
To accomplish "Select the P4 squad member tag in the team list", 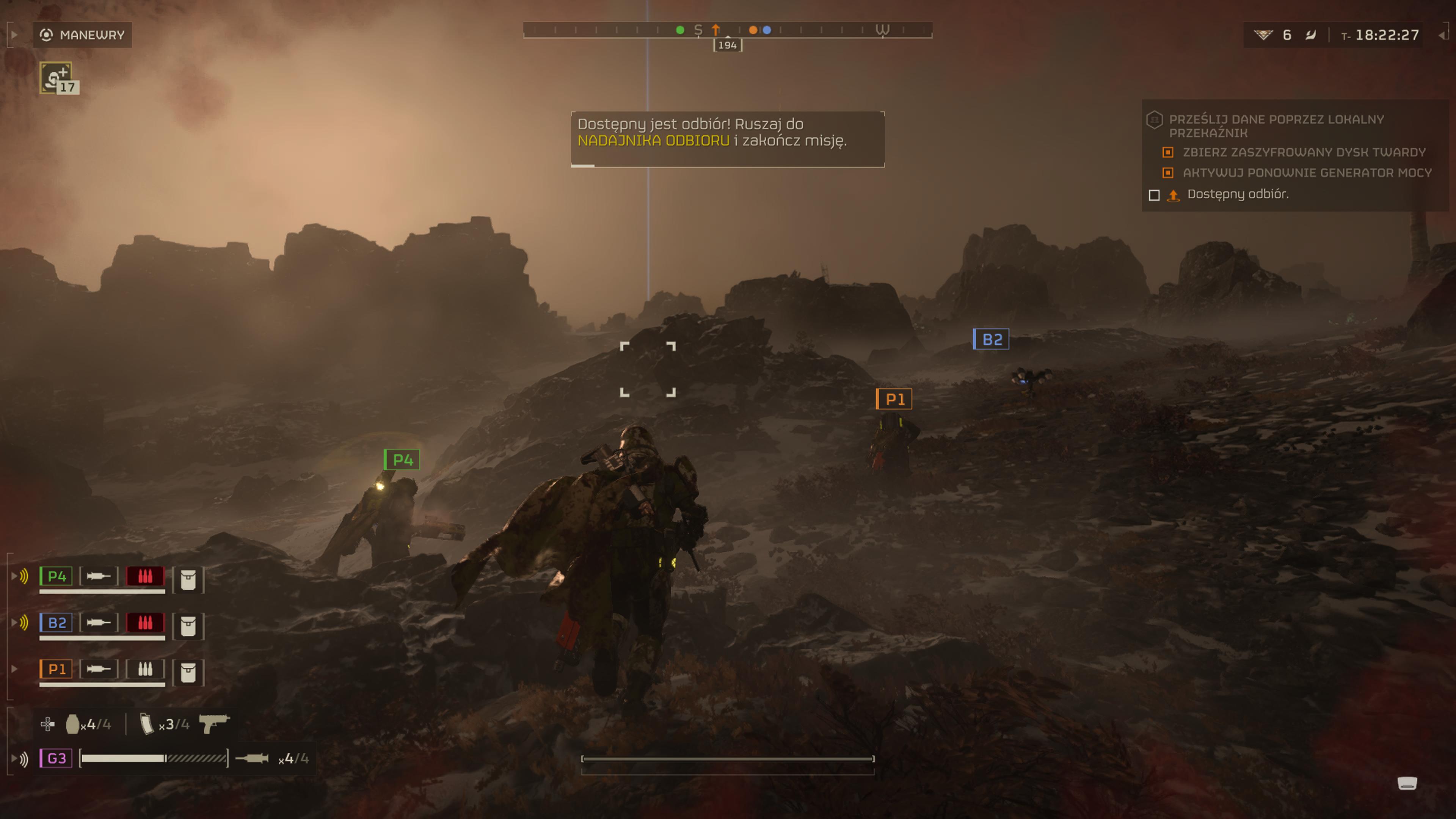I will pos(56,576).
